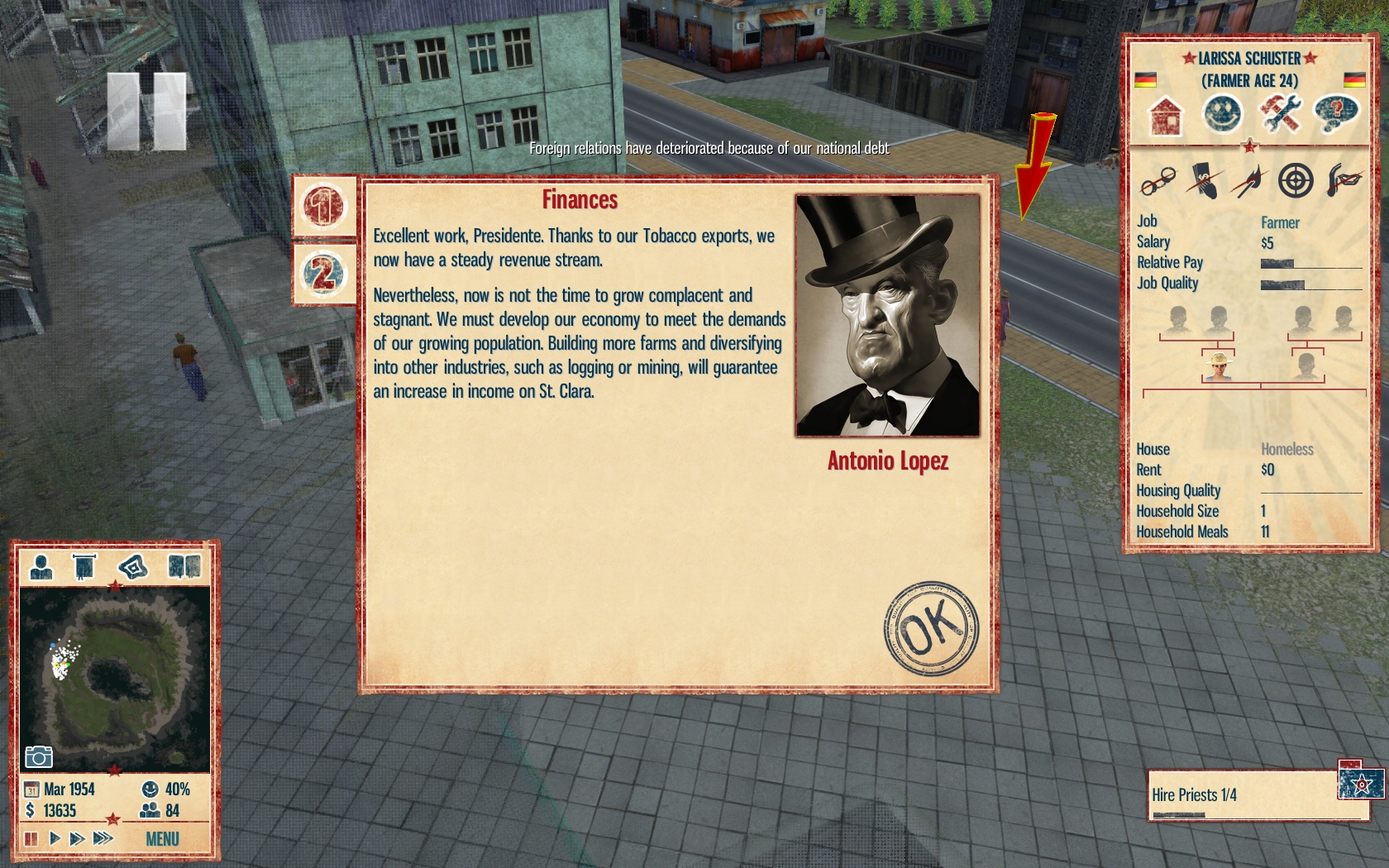
Task: Click the money-in-hand bribe icon
Action: (x=1204, y=180)
